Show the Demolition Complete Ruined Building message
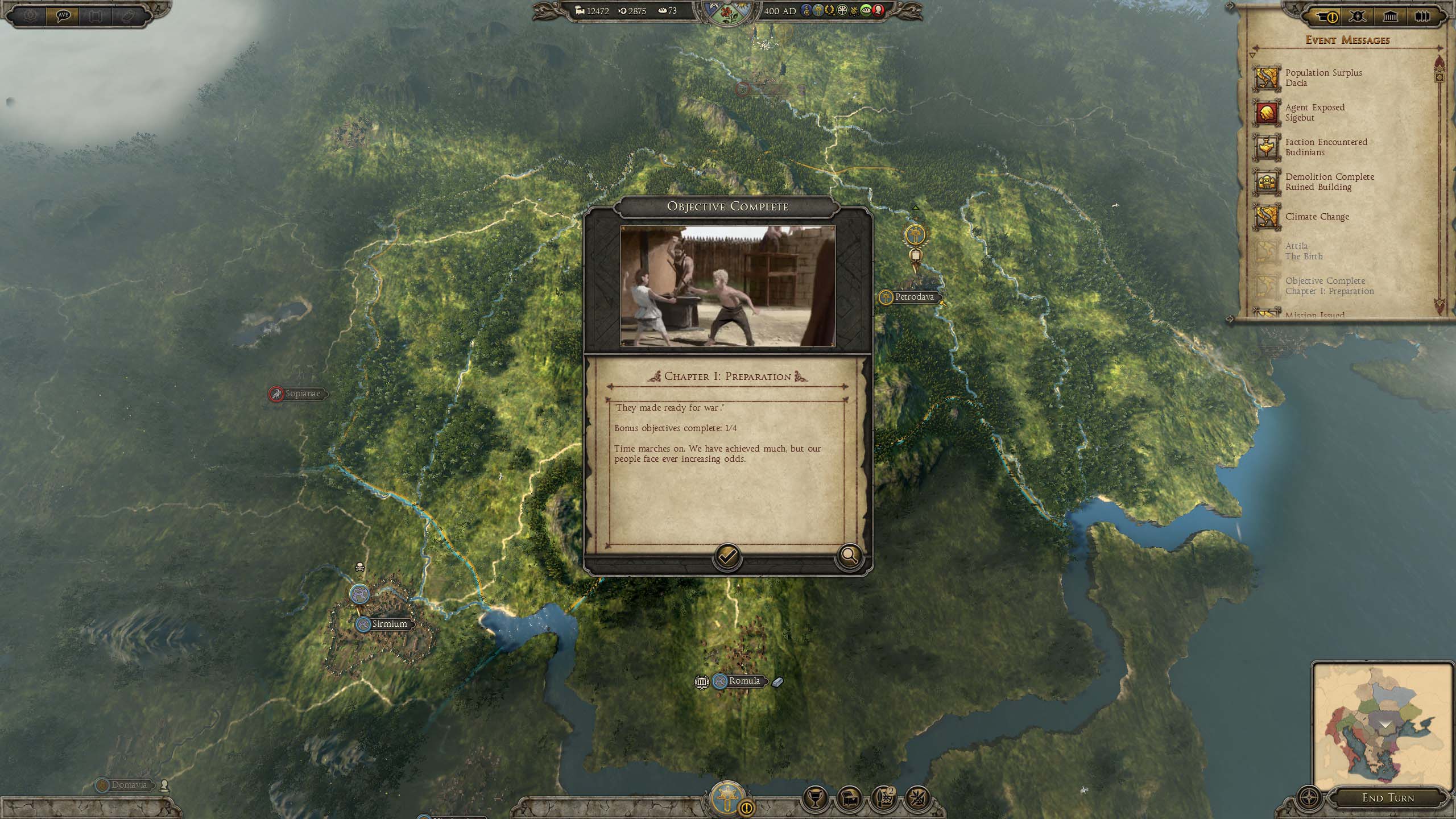 1329,182
